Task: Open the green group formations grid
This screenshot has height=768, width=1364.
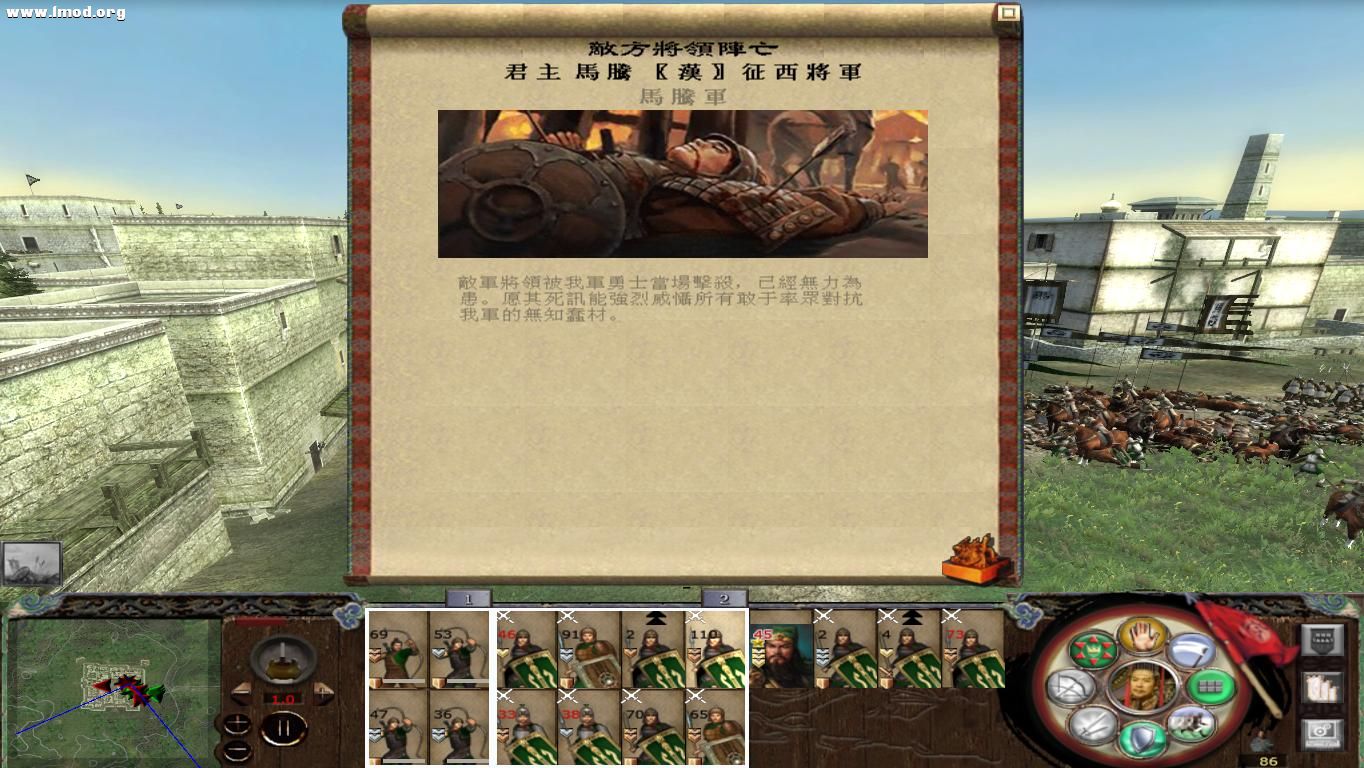Action: [1209, 688]
